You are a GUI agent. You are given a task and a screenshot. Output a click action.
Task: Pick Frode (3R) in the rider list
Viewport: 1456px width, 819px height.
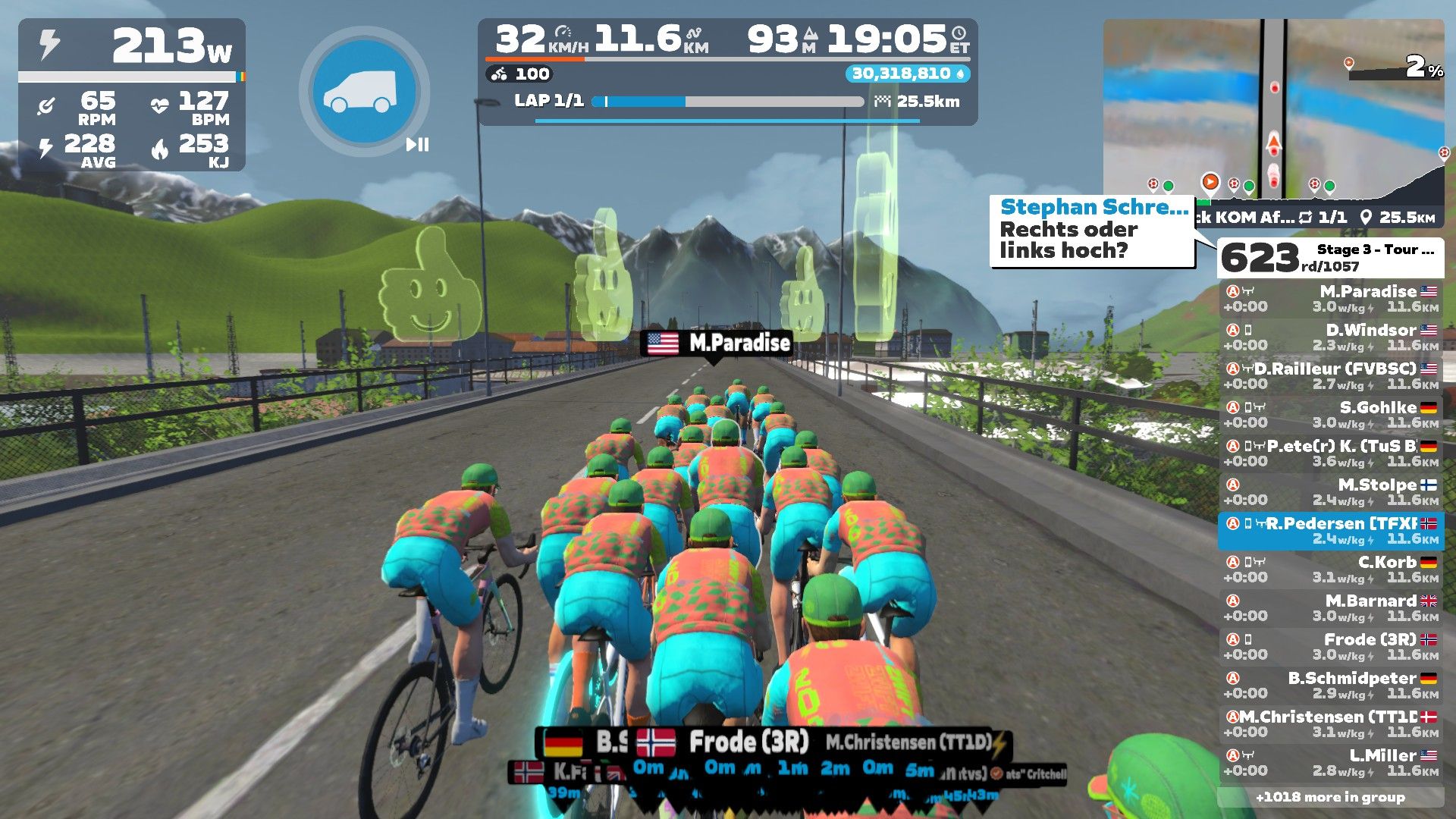click(x=1331, y=647)
